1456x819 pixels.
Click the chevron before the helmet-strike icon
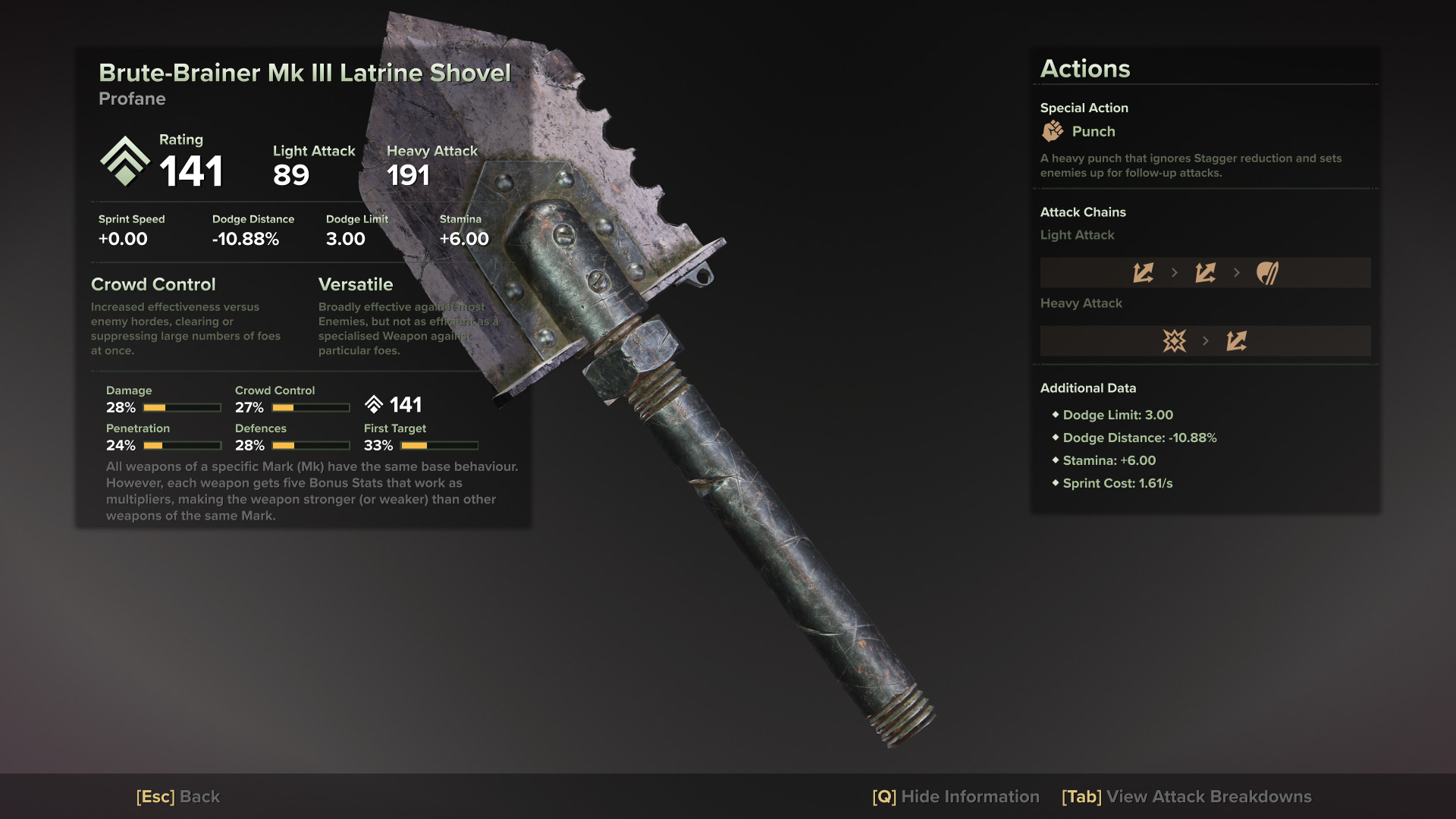(1237, 272)
